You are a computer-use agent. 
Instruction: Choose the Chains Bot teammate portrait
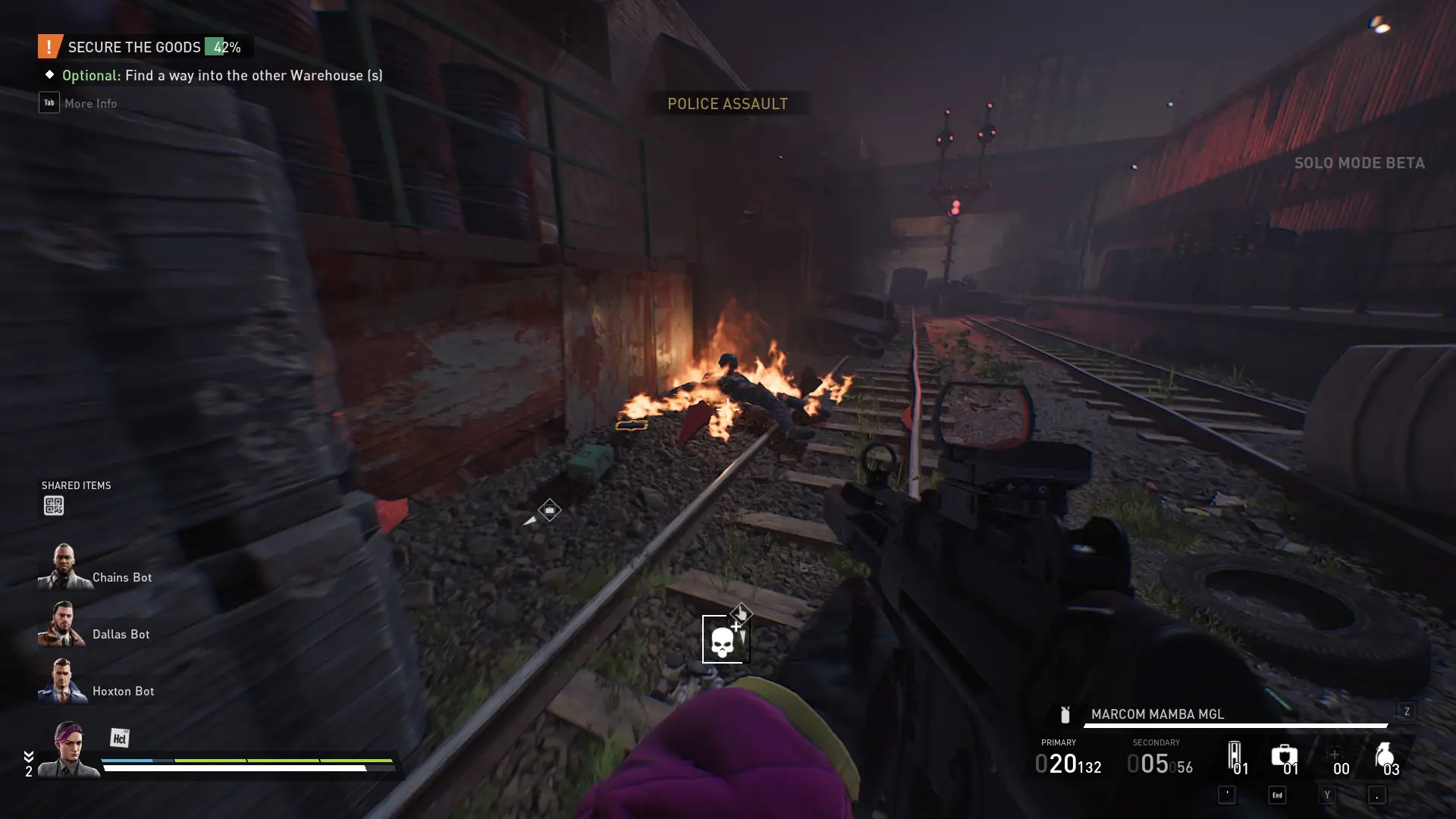tap(64, 567)
